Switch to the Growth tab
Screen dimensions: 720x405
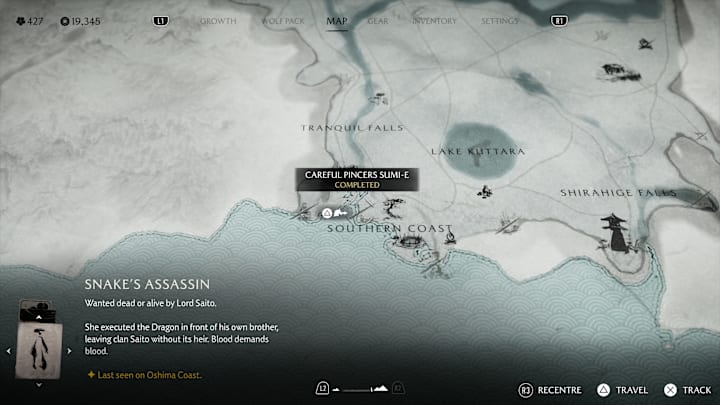pos(218,21)
